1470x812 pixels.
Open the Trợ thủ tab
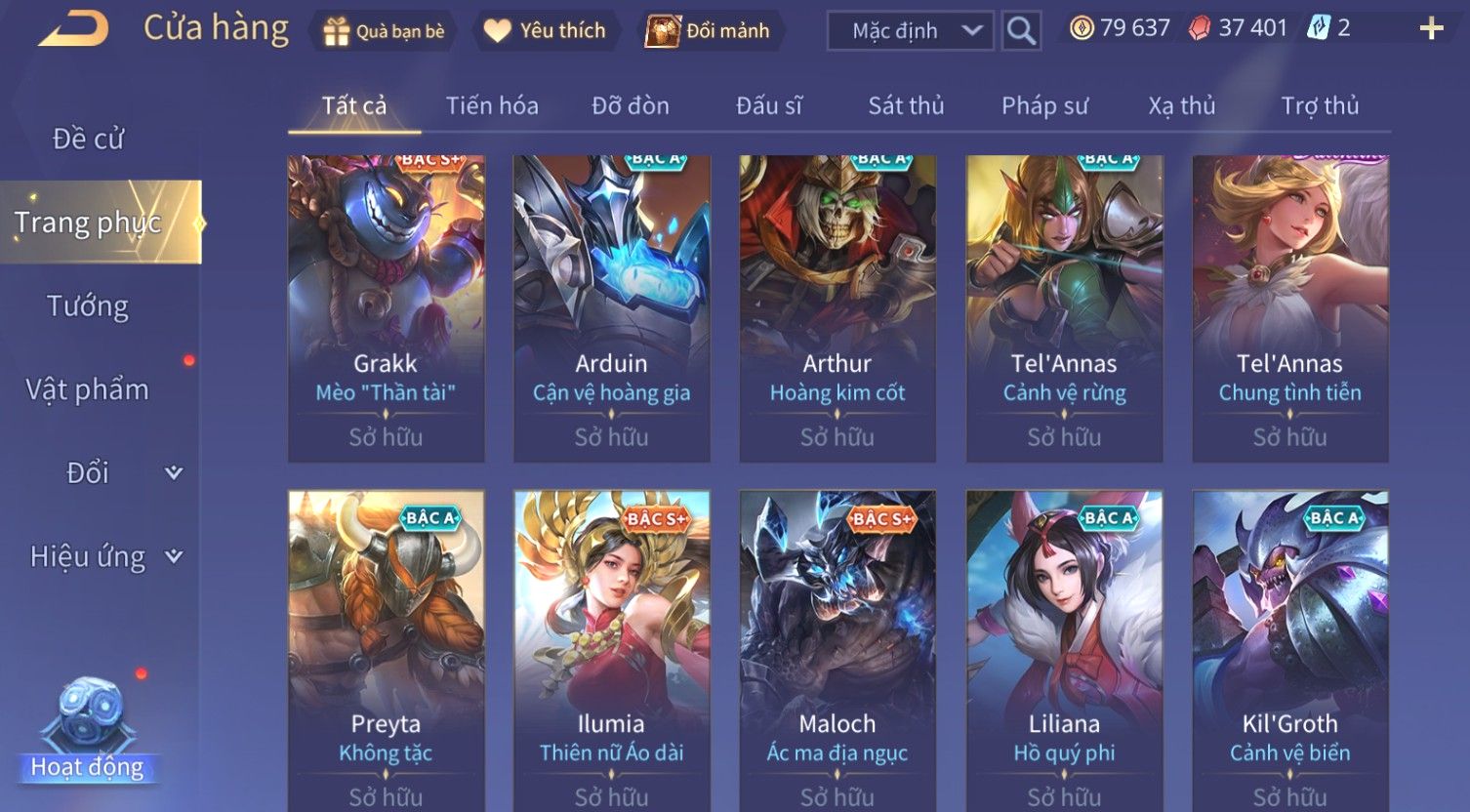[1320, 105]
